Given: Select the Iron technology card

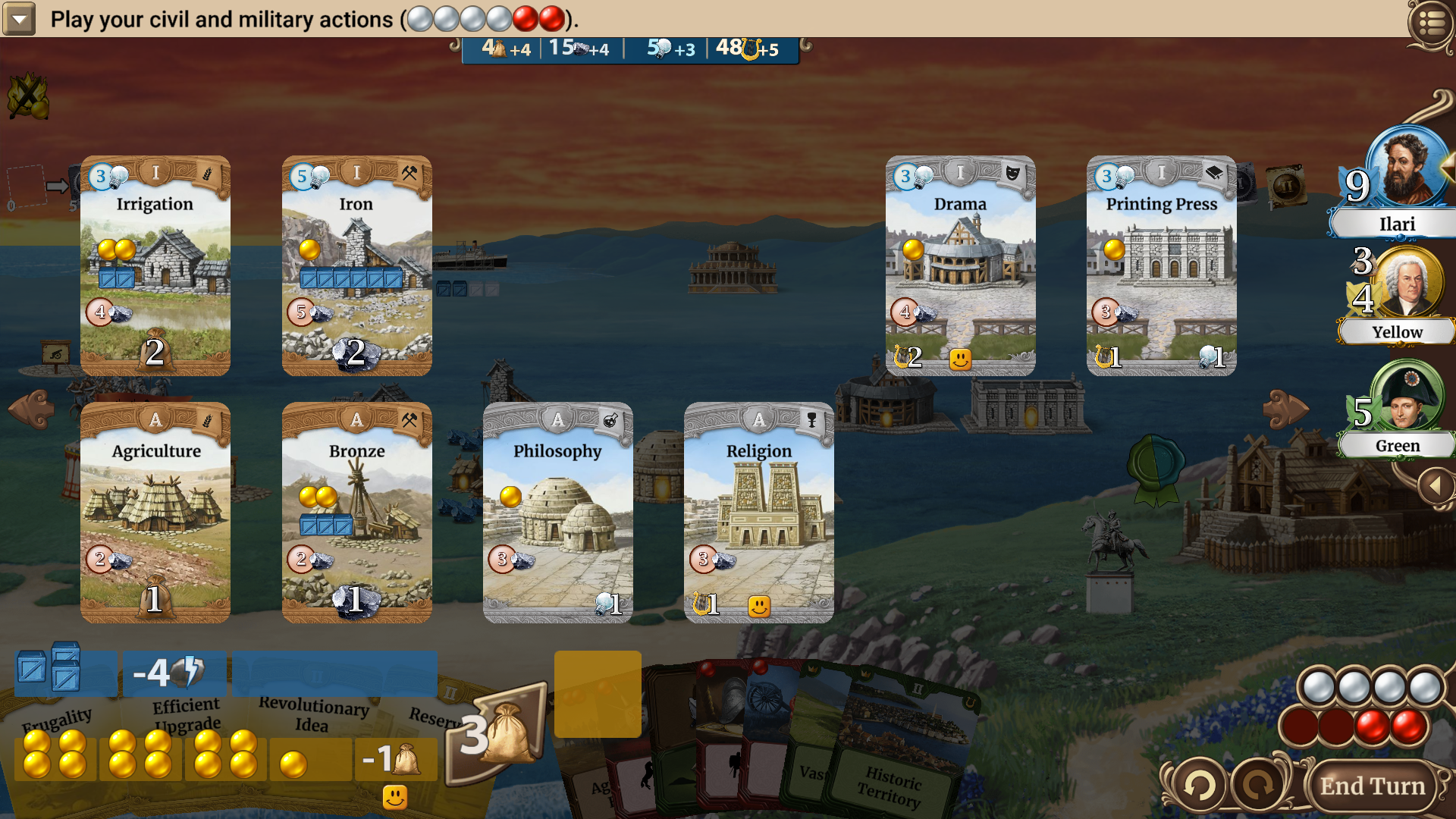Looking at the screenshot, I should [356, 265].
